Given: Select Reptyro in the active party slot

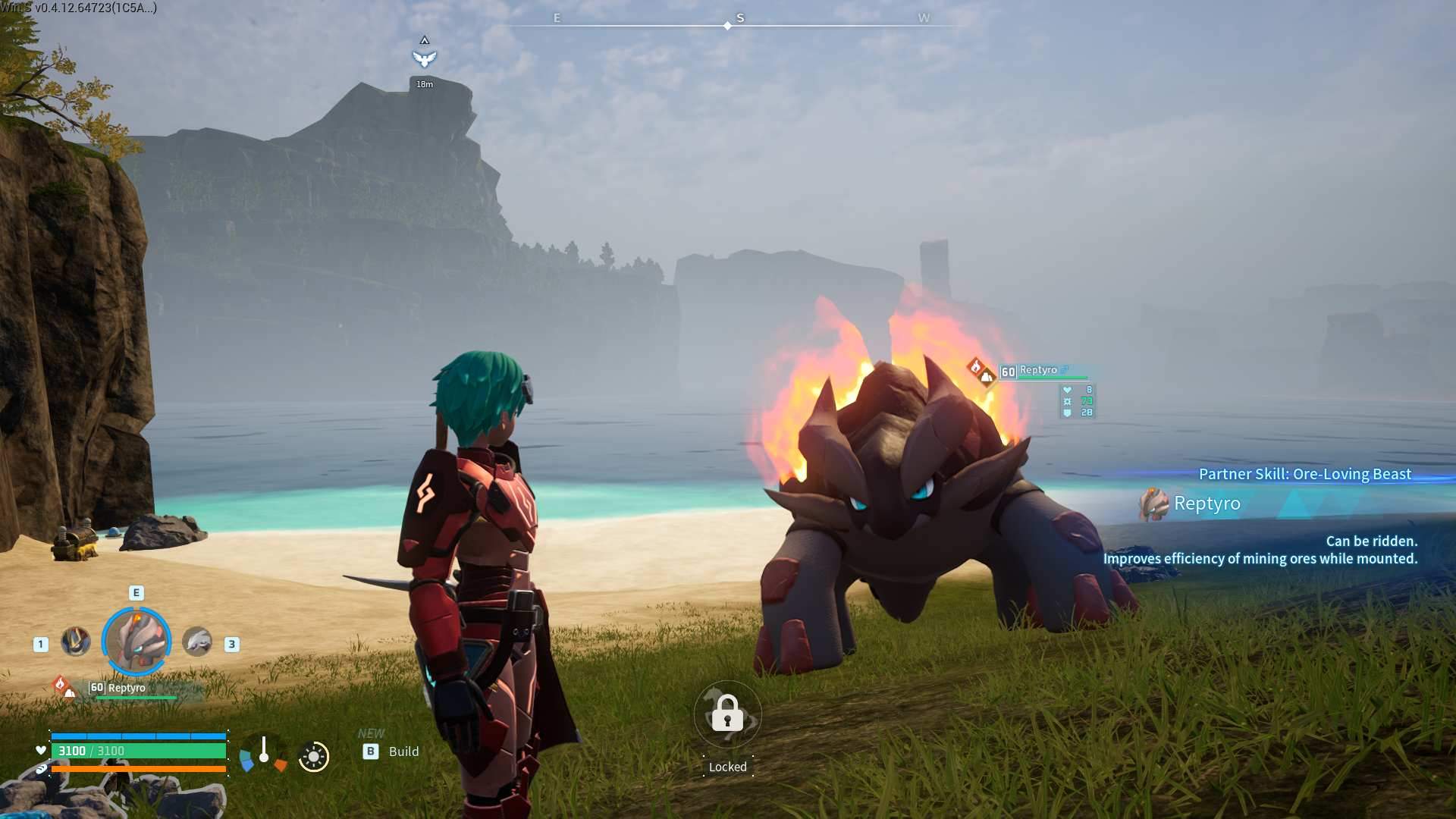Looking at the screenshot, I should point(135,641).
